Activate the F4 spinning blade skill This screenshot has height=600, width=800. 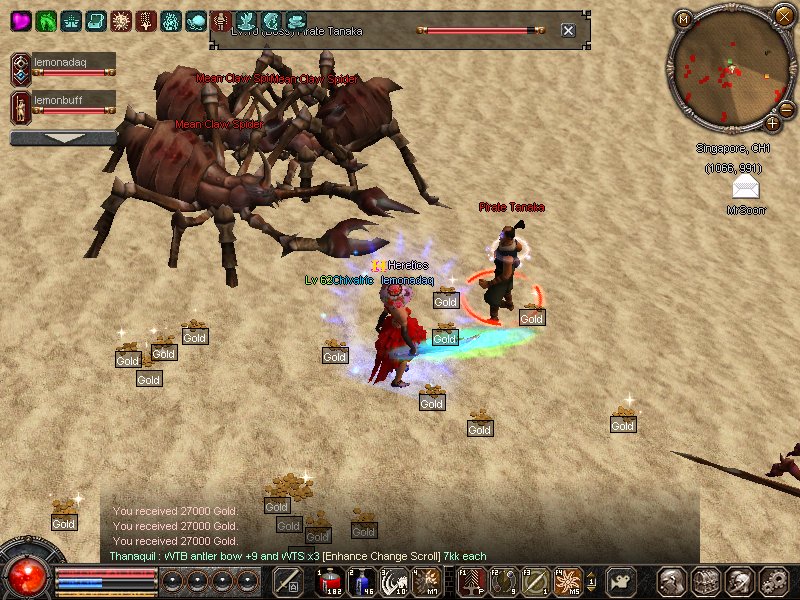click(568, 581)
